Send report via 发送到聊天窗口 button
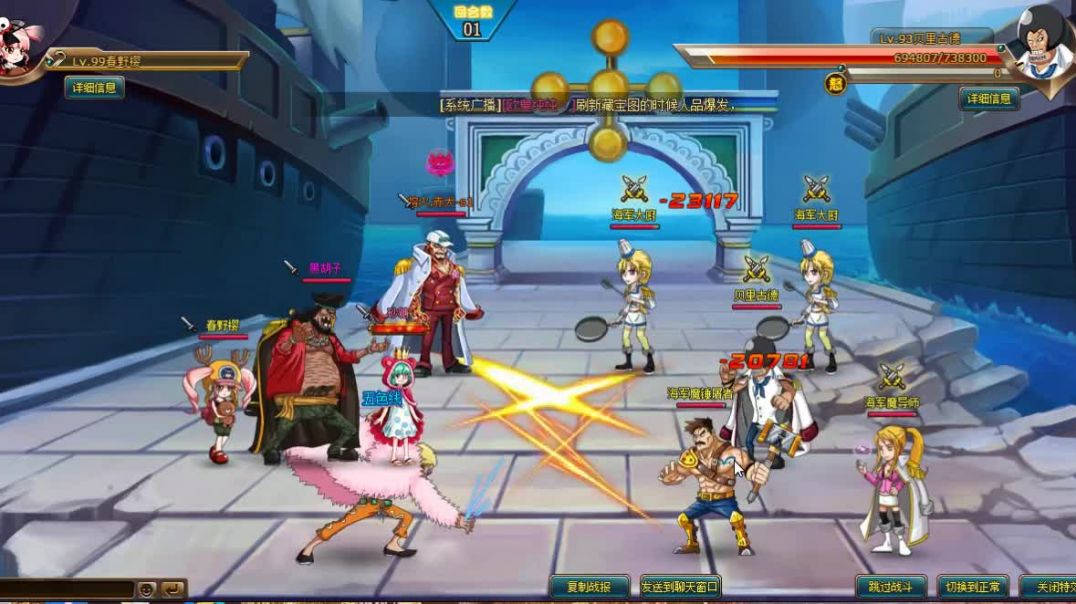This screenshot has height=604, width=1076. click(x=680, y=587)
